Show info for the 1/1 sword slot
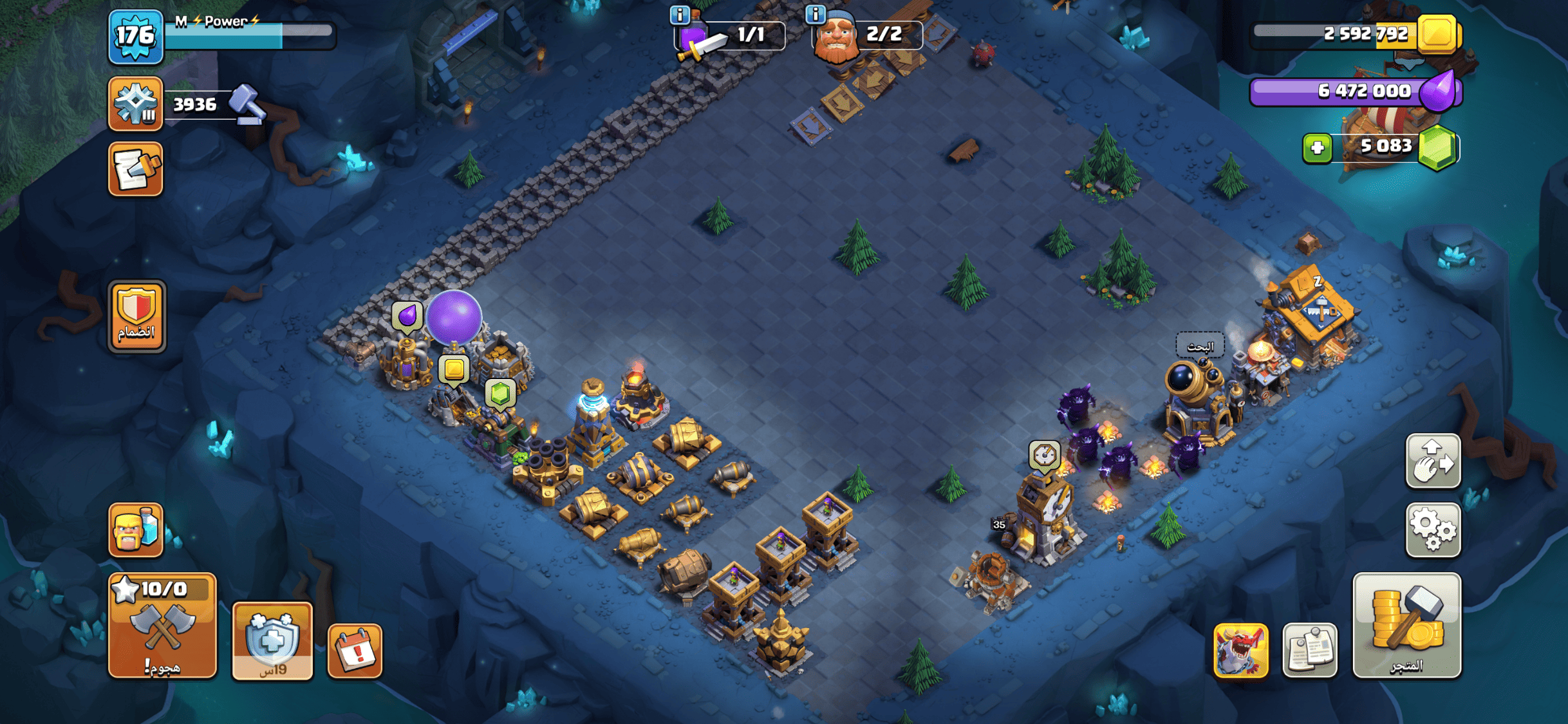This screenshot has height=724, width=1568. (x=680, y=14)
